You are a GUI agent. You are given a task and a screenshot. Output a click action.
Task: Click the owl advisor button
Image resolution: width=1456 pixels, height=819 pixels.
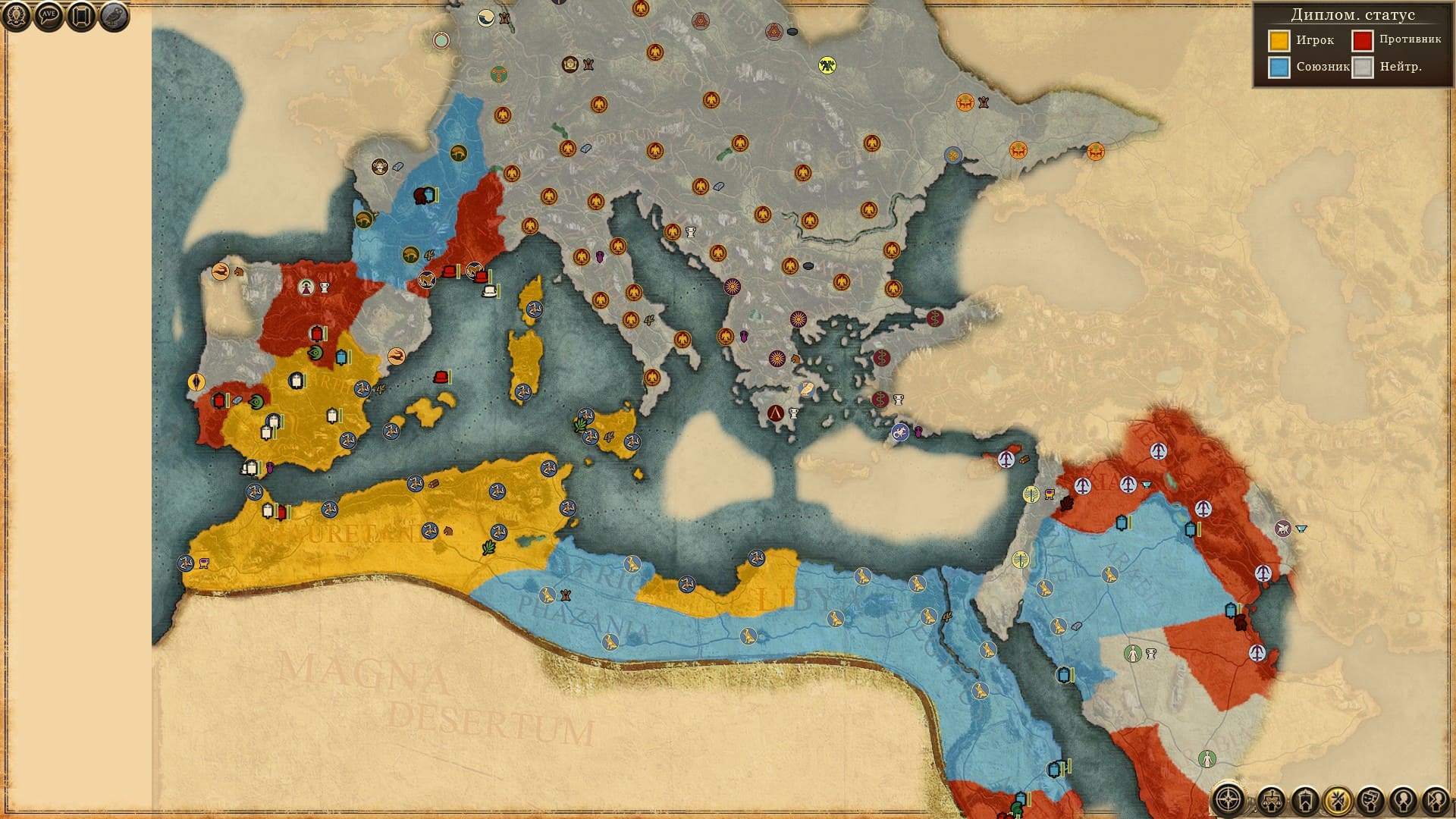[x=114, y=16]
